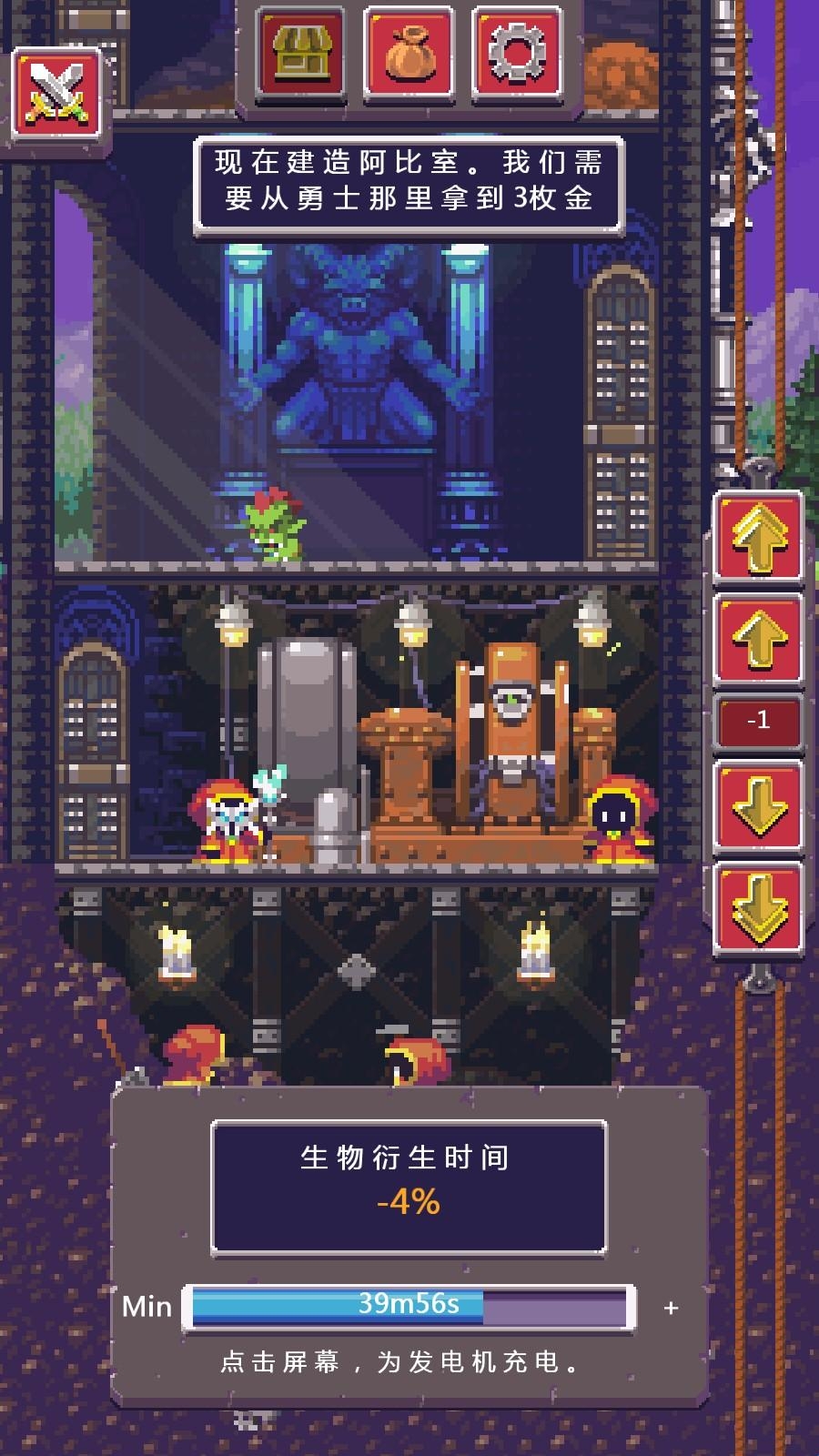The image size is (819, 1456).
Task: Tap the generator charge timer bar
Action: tap(409, 1308)
